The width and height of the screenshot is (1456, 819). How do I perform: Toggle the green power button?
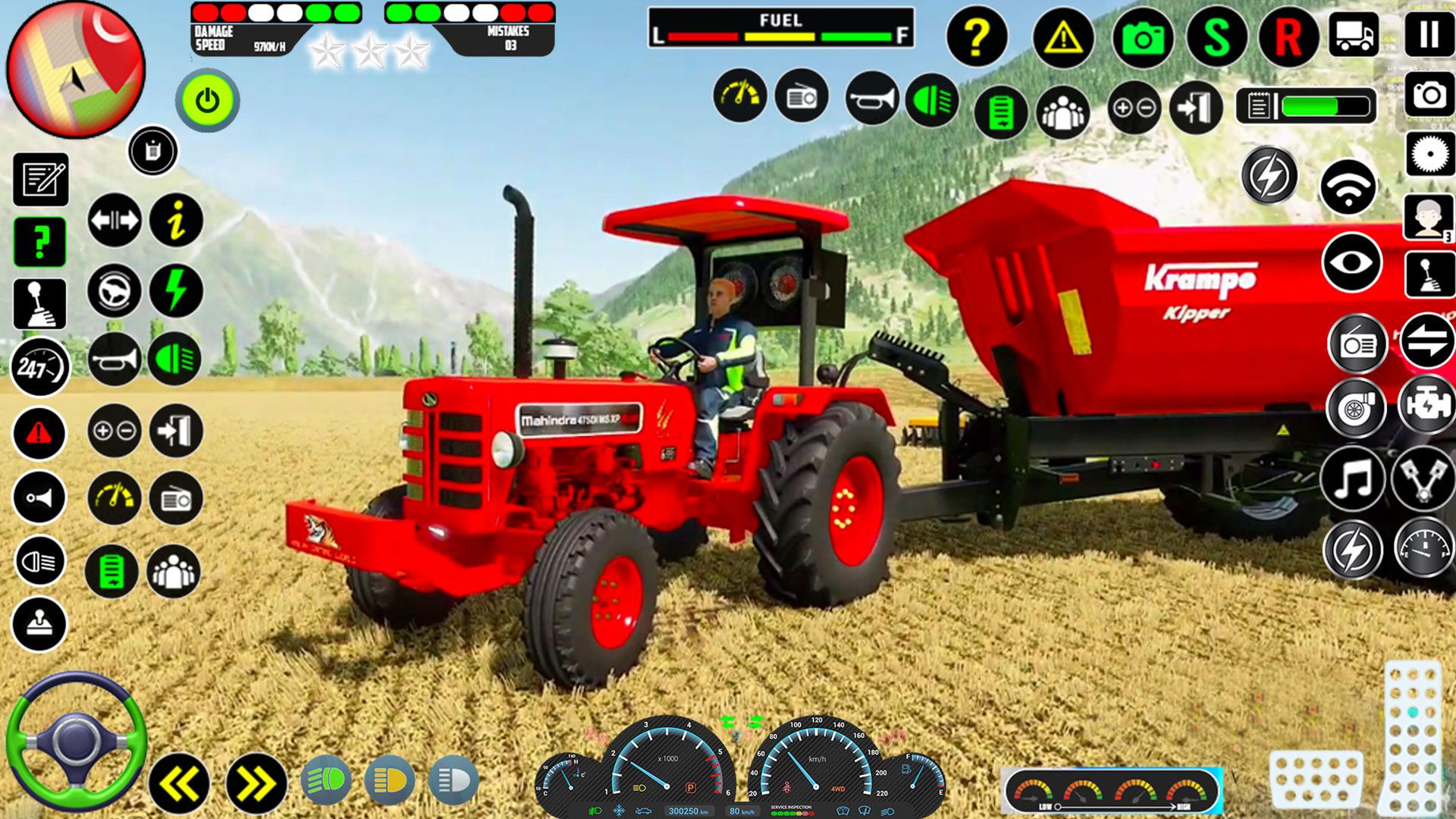(x=207, y=100)
